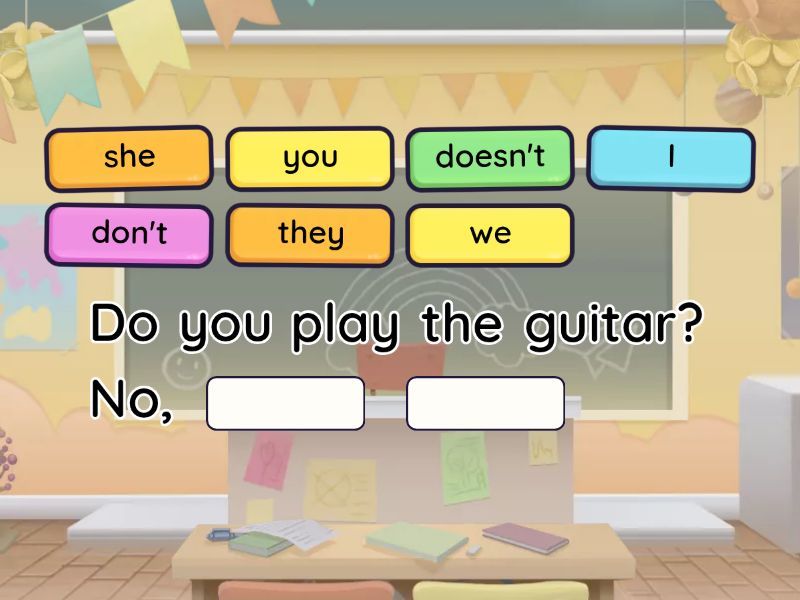Choose the orange 'they' word tile
Screen dimensions: 800x600
pos(310,234)
